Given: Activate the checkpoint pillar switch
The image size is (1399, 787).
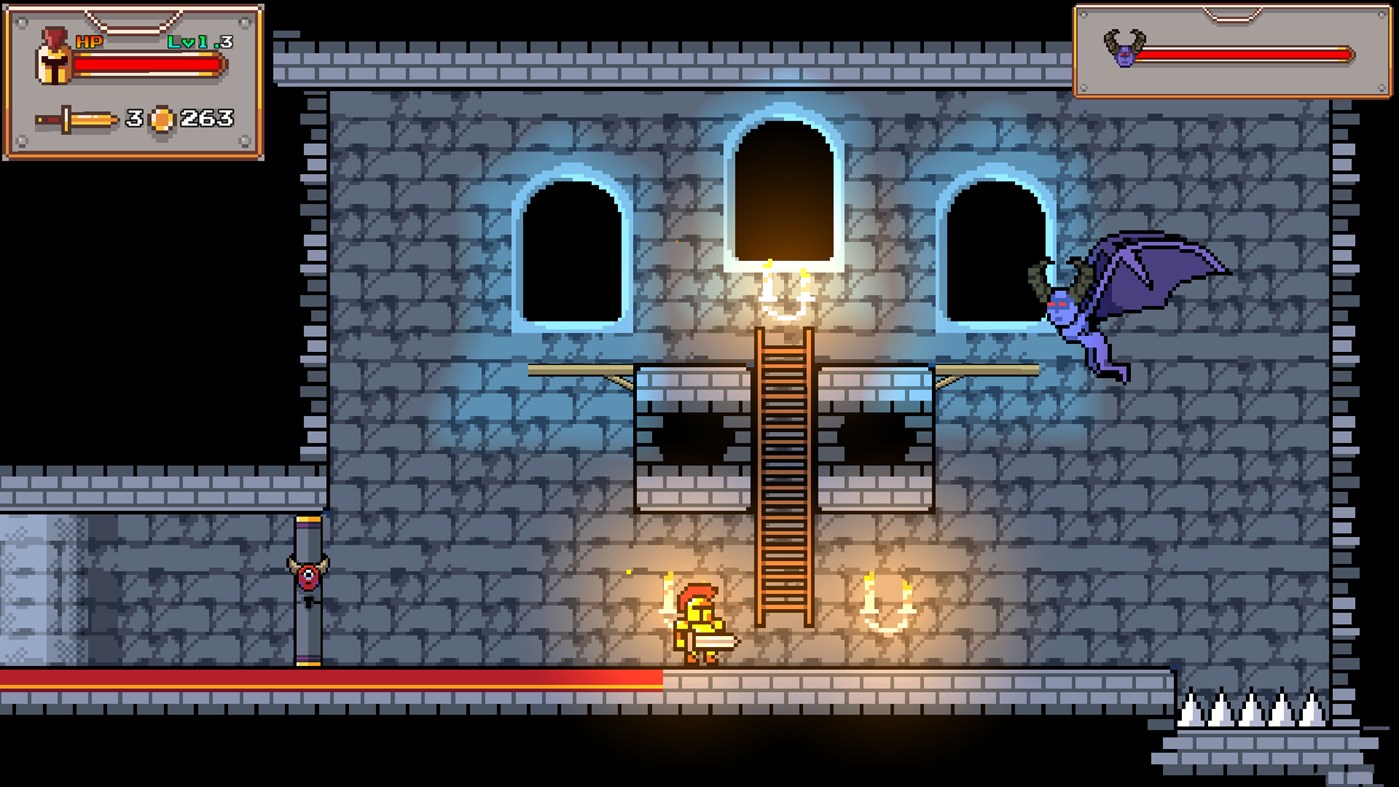Looking at the screenshot, I should tap(307, 590).
